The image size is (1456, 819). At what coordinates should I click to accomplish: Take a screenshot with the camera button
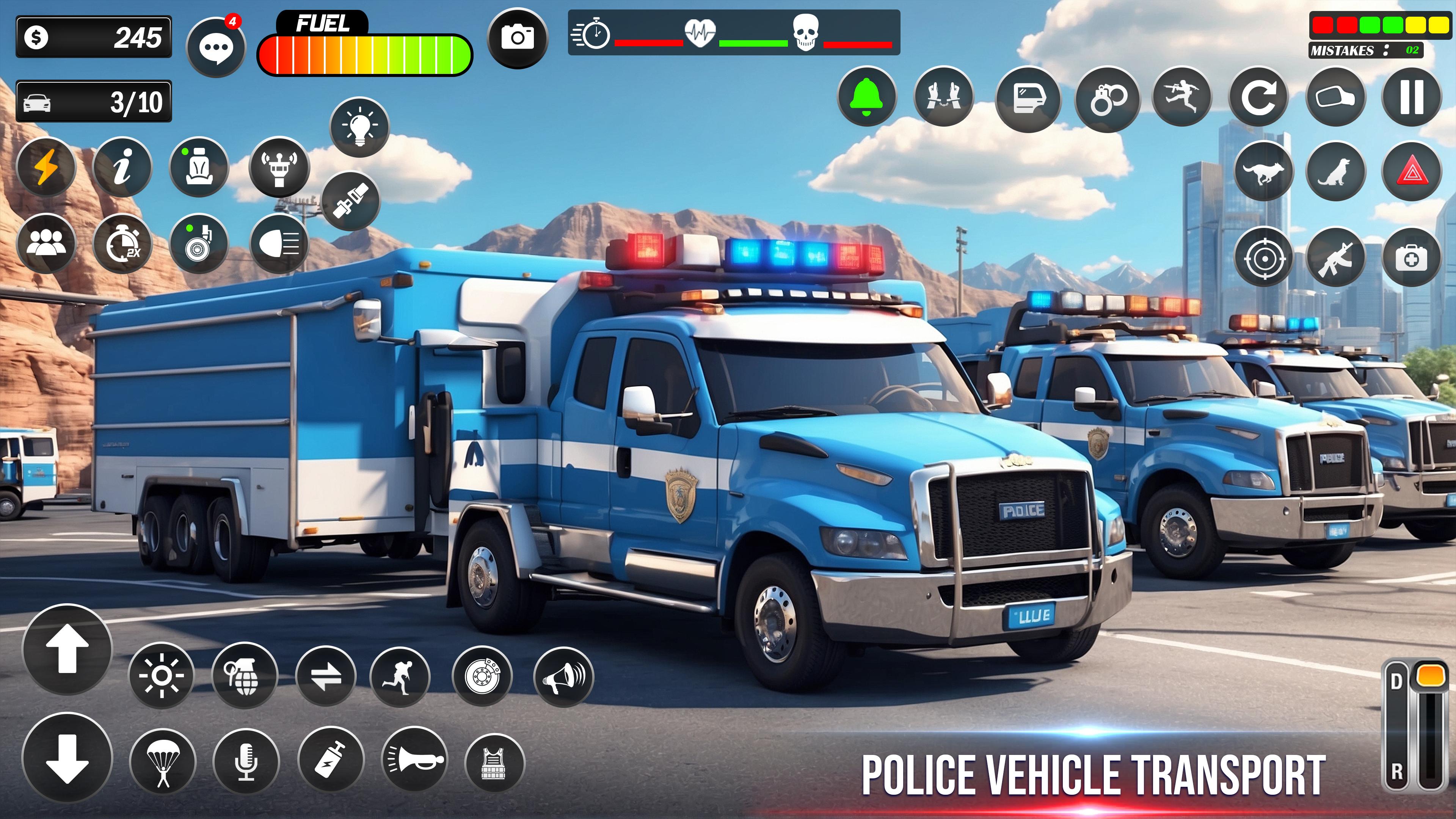pos(517,38)
